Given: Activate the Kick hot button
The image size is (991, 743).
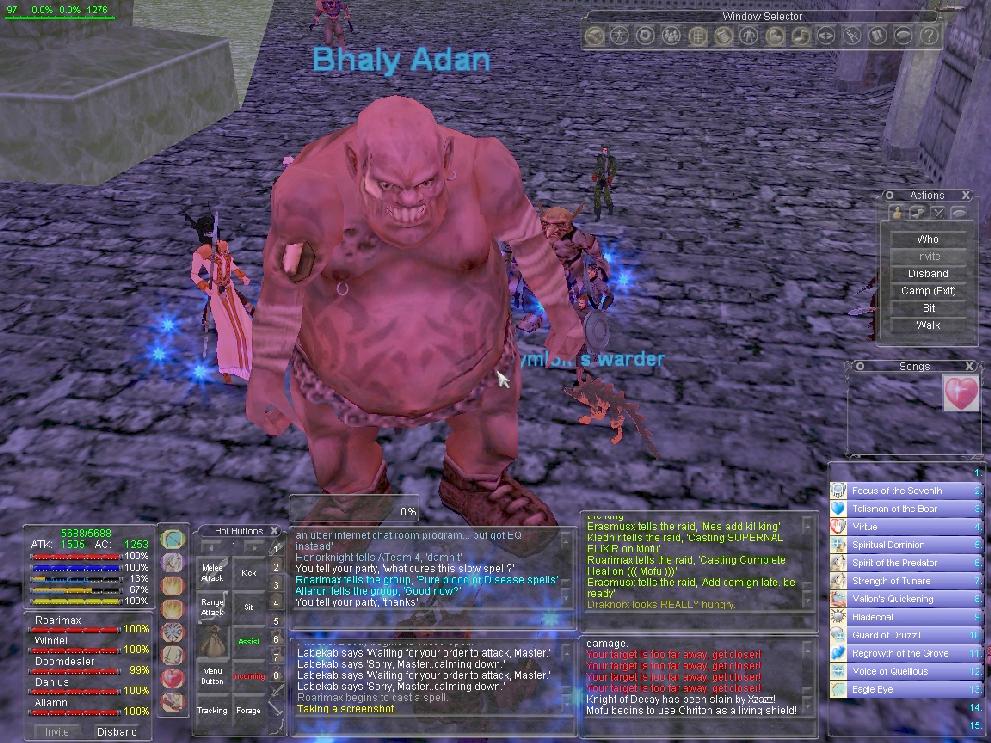Looking at the screenshot, I should (x=249, y=574).
